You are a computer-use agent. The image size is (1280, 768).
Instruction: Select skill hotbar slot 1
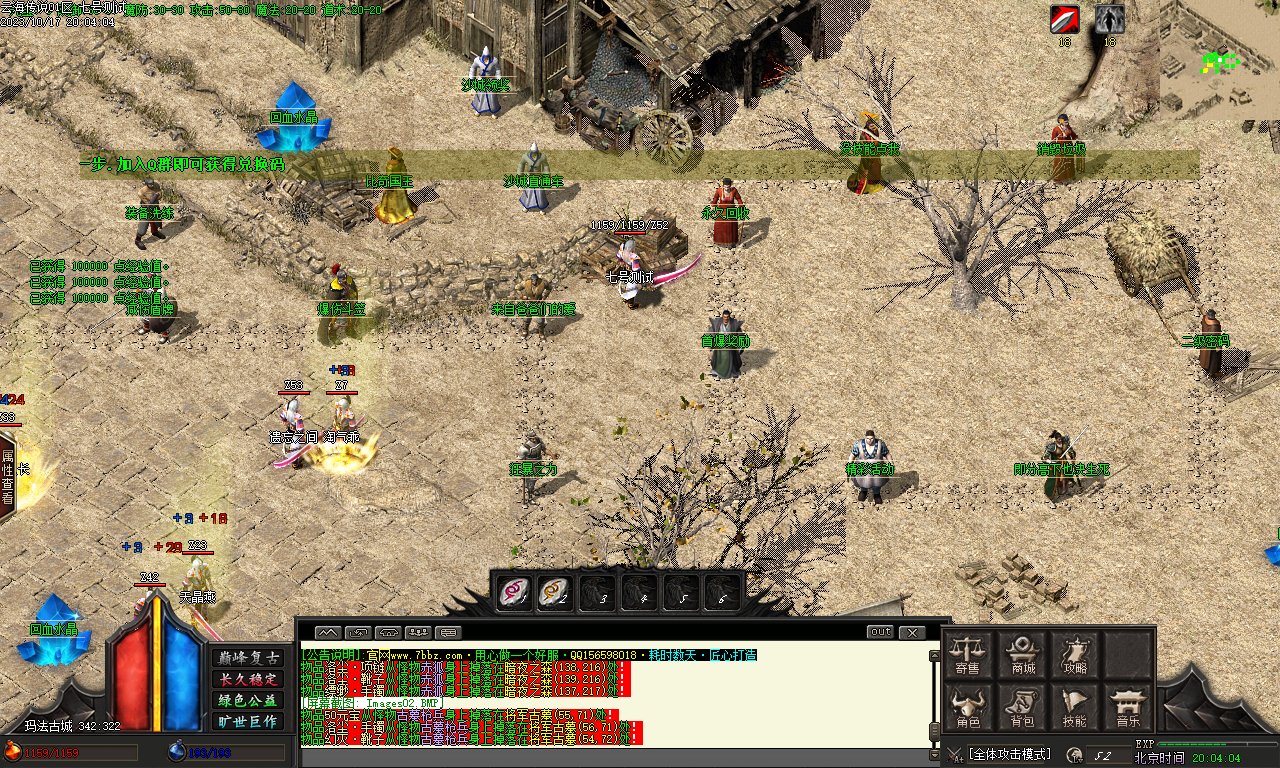pyautogui.click(x=515, y=592)
